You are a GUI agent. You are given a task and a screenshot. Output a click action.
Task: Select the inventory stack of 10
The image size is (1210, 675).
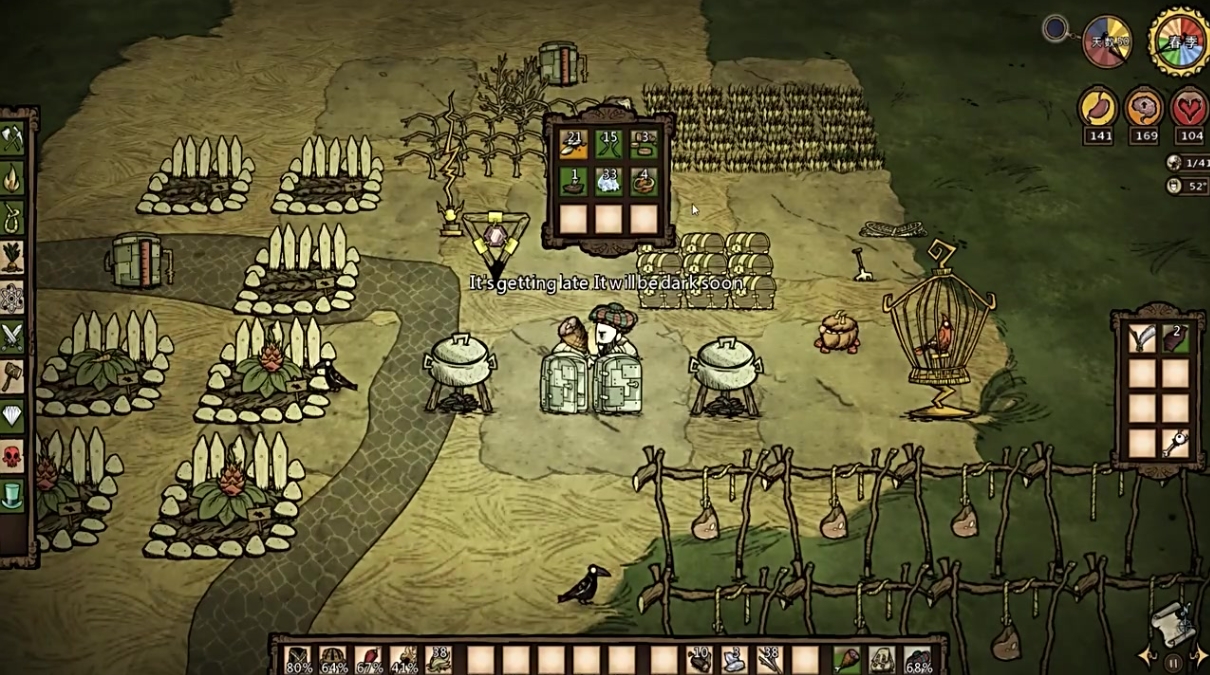click(x=698, y=659)
